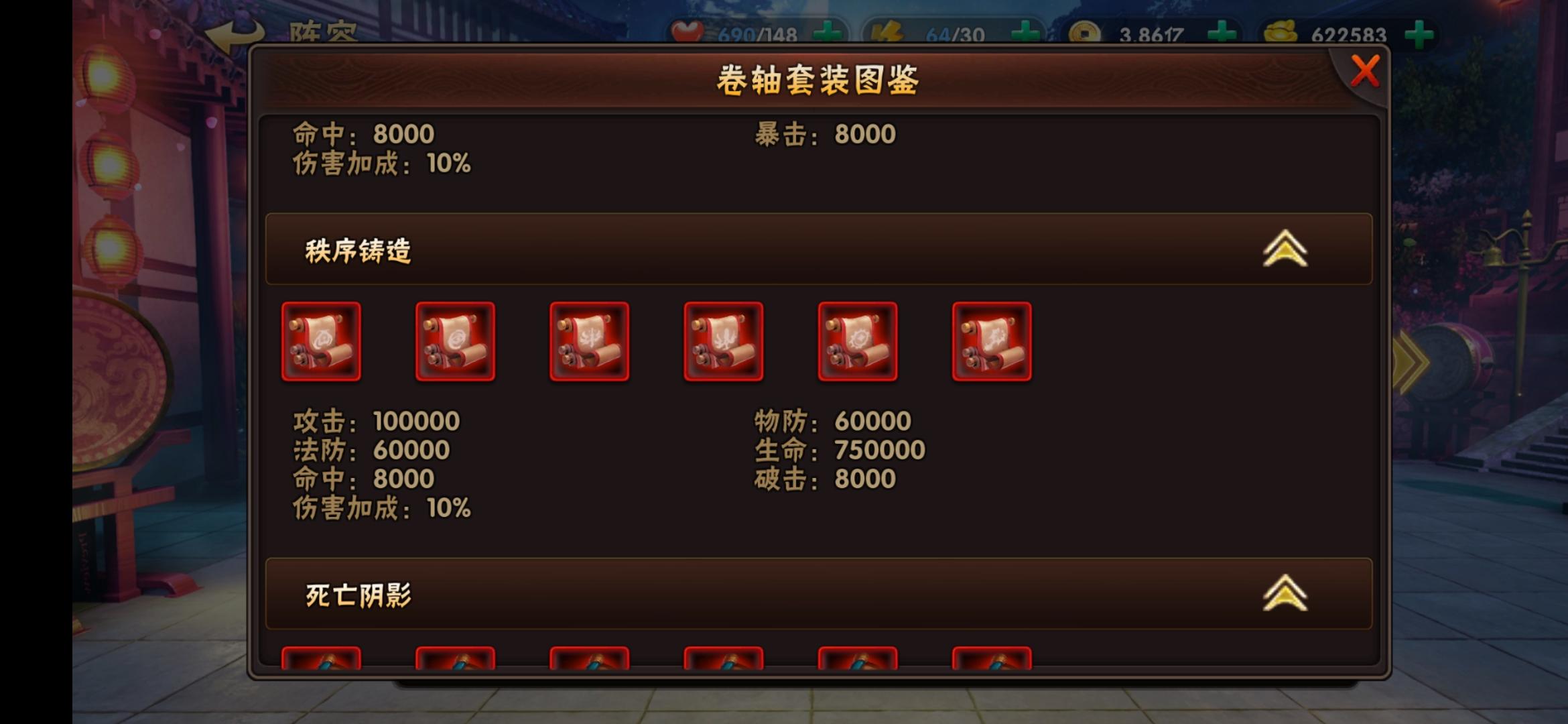Click the gold coin icon near 3.8617
This screenshot has width=1568, height=724.
[x=1087, y=29]
